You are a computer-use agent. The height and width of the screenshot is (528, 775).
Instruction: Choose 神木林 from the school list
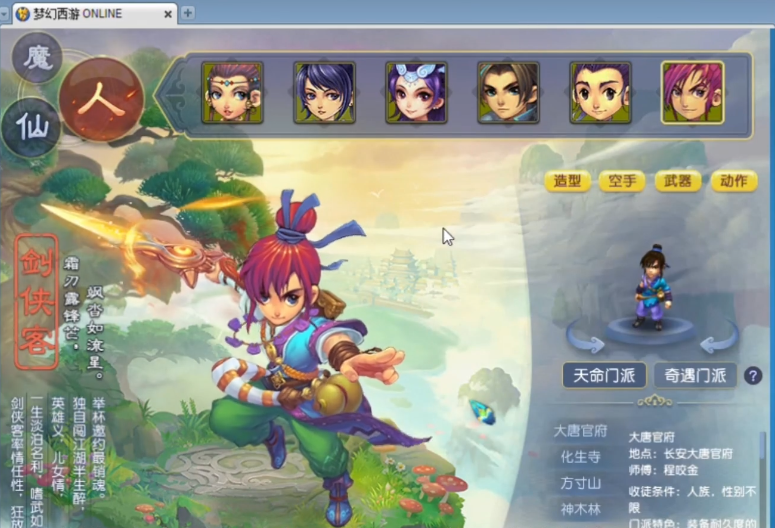click(581, 509)
